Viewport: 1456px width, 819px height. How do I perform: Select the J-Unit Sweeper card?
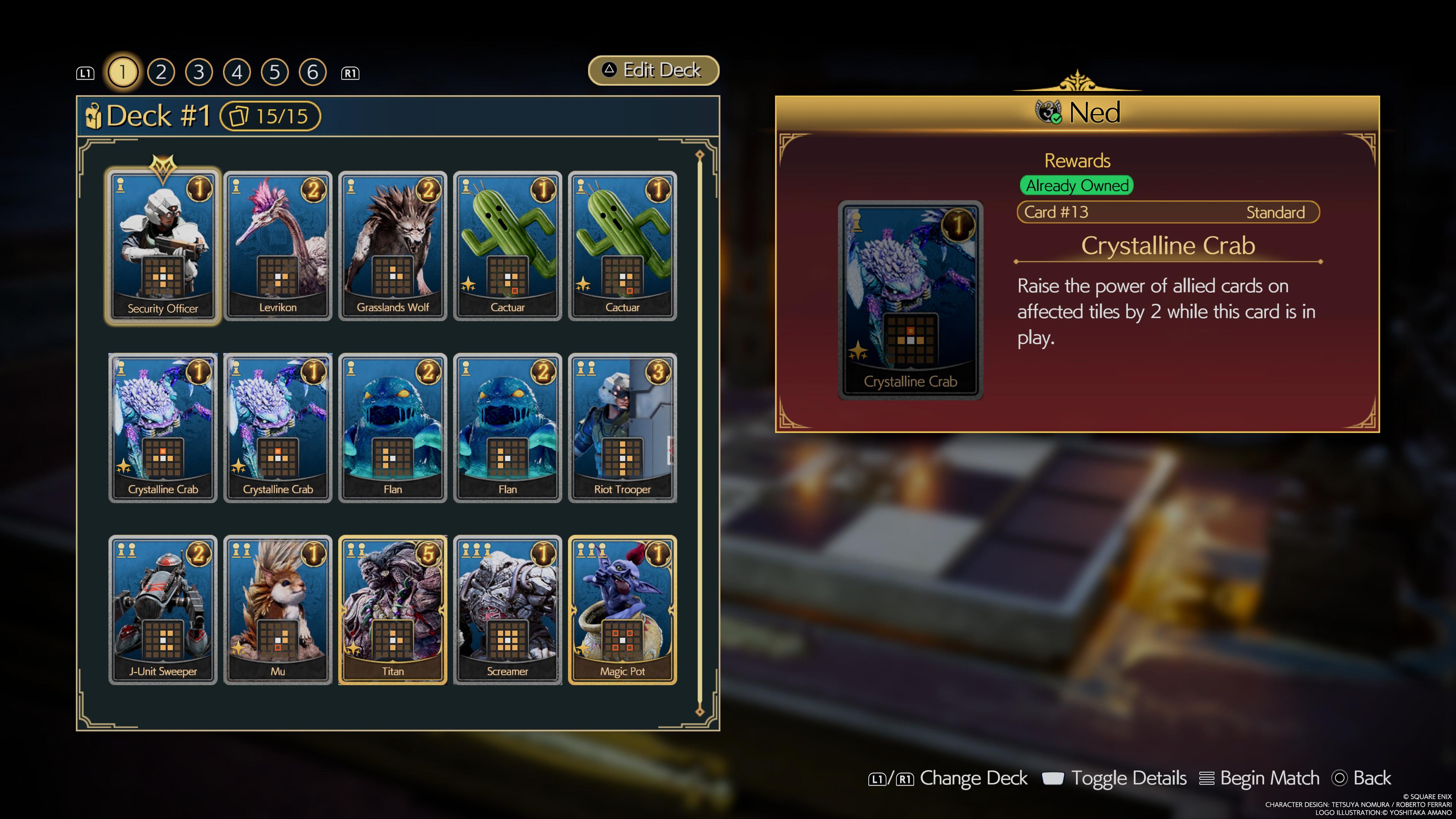pyautogui.click(x=163, y=610)
